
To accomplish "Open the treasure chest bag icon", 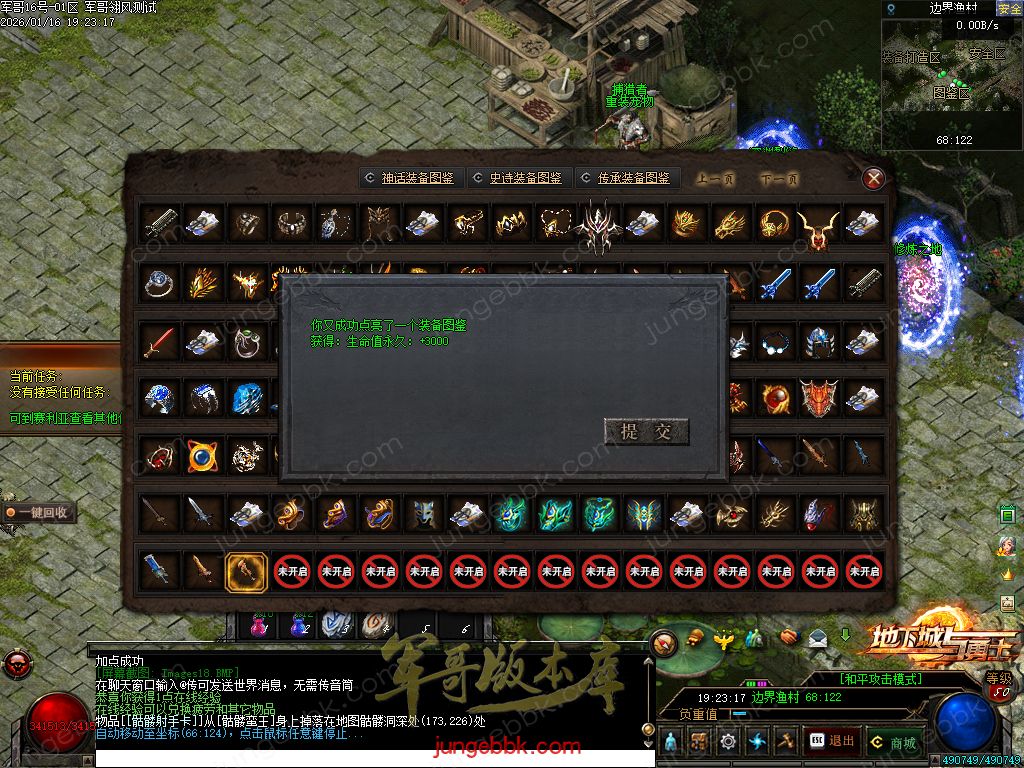I will click(699, 742).
